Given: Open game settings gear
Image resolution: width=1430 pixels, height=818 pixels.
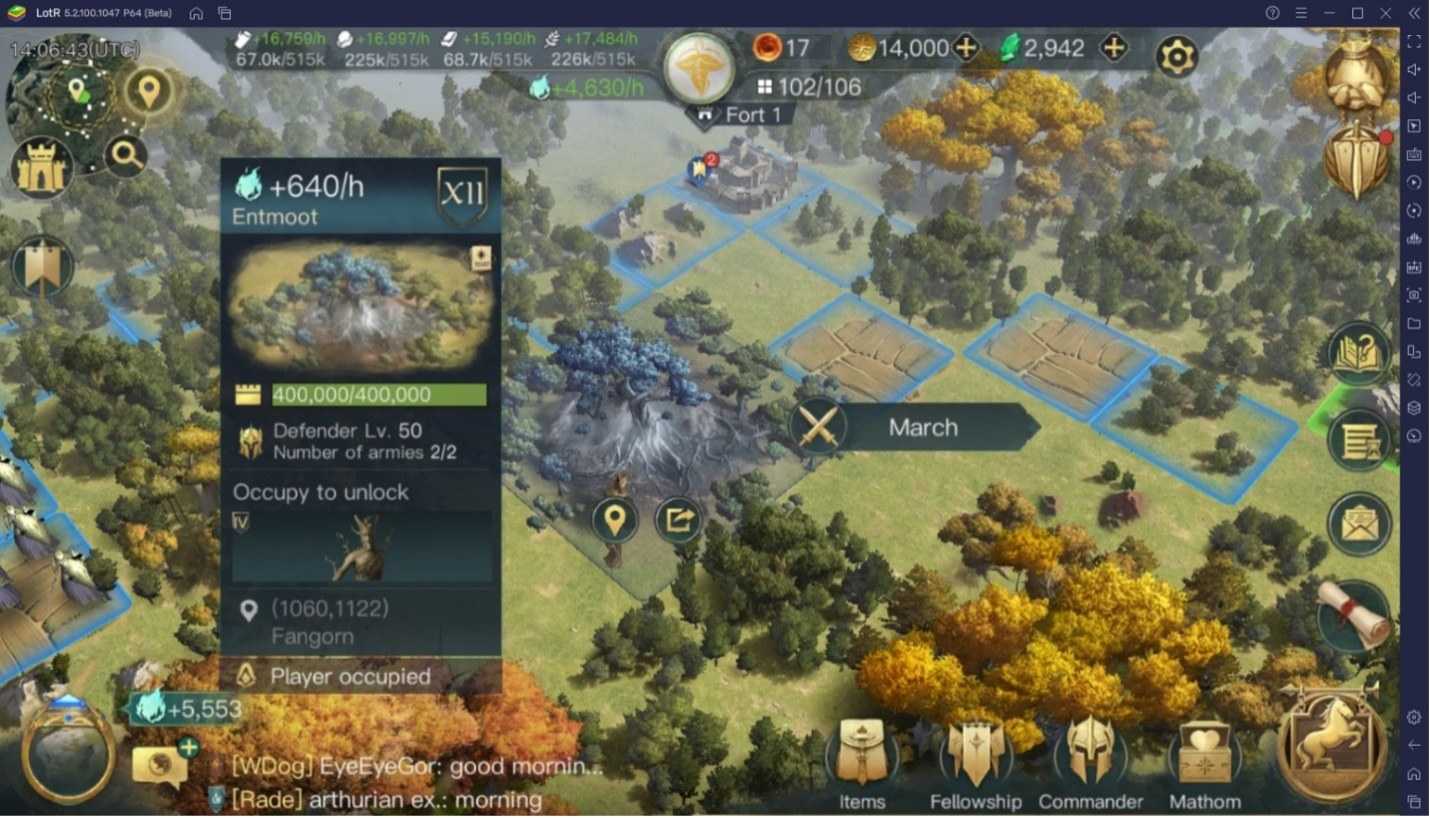Looking at the screenshot, I should point(1177,56).
